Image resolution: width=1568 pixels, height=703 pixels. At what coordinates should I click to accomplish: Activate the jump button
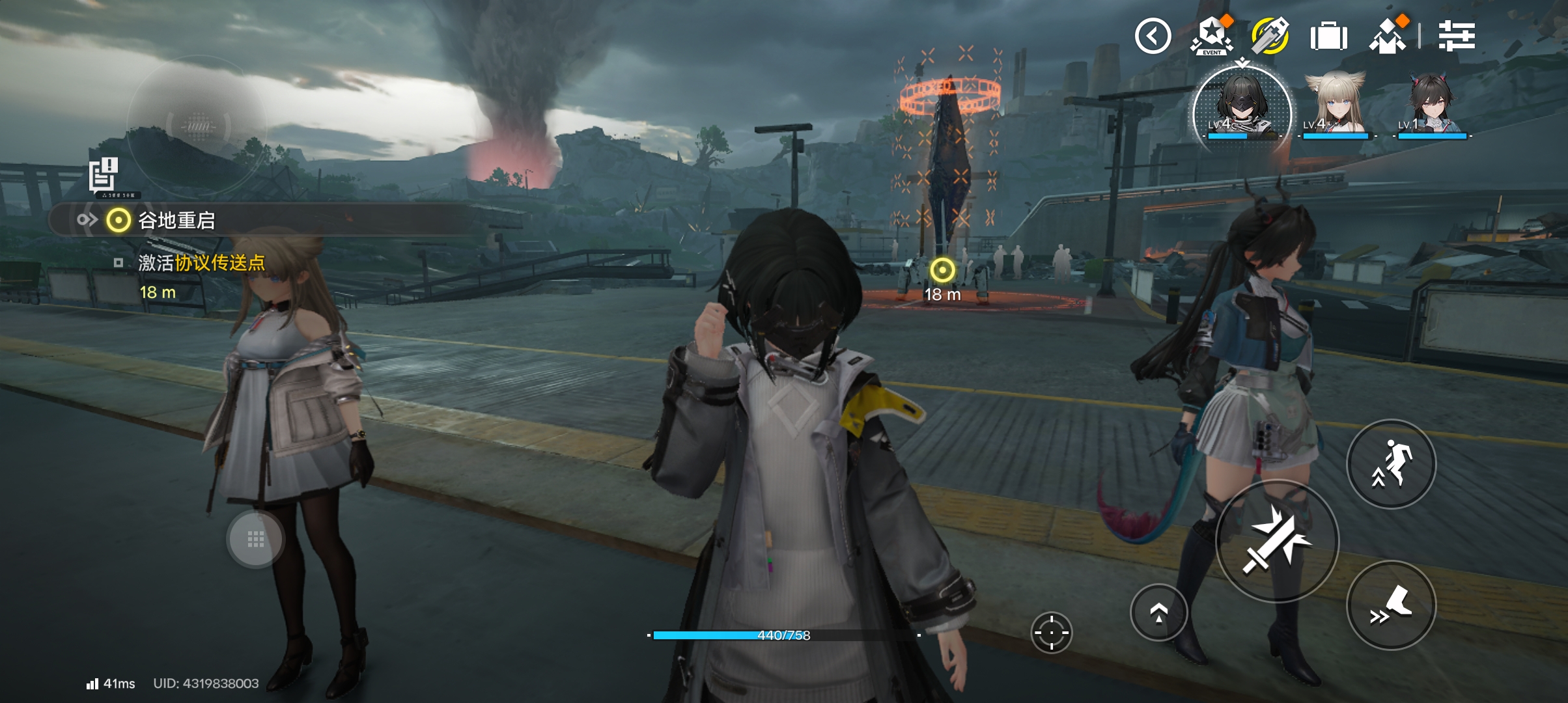[1391, 464]
